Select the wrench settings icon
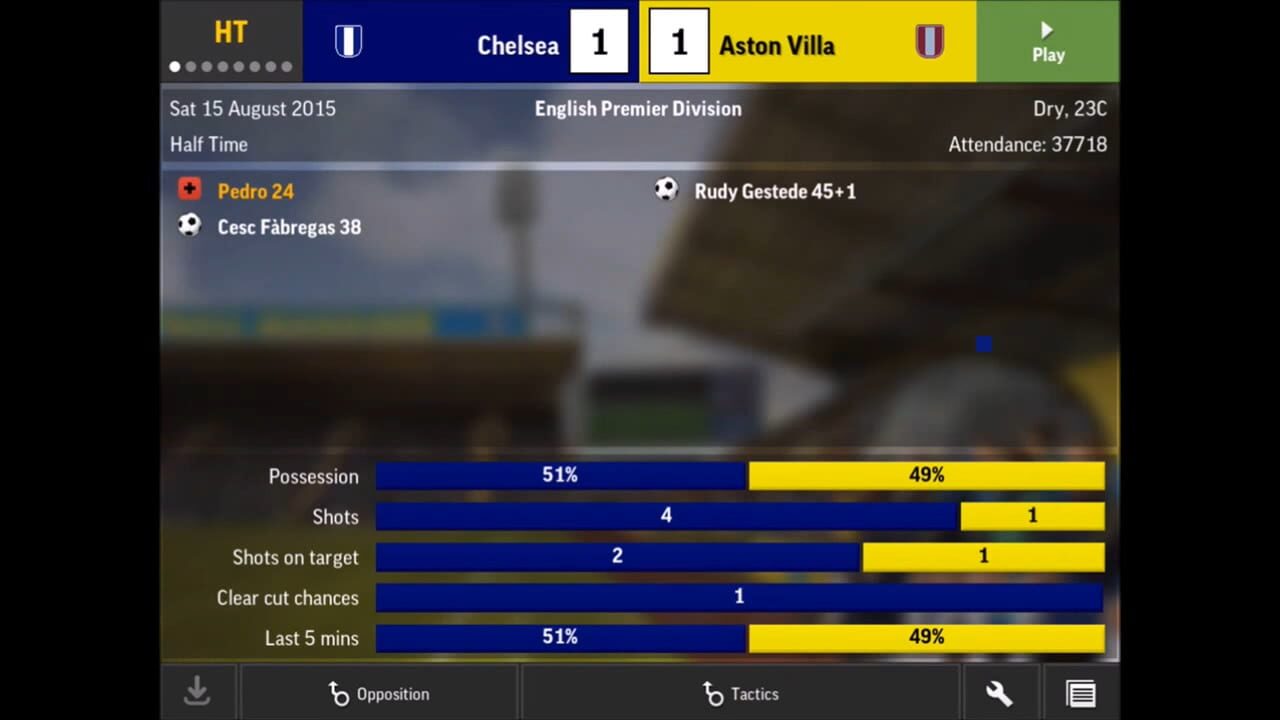 point(999,691)
